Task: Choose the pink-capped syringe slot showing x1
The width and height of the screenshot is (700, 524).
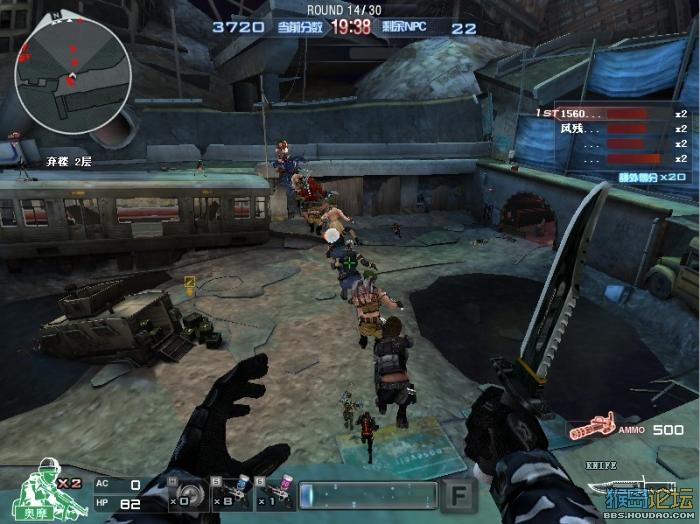Action: coord(274,492)
